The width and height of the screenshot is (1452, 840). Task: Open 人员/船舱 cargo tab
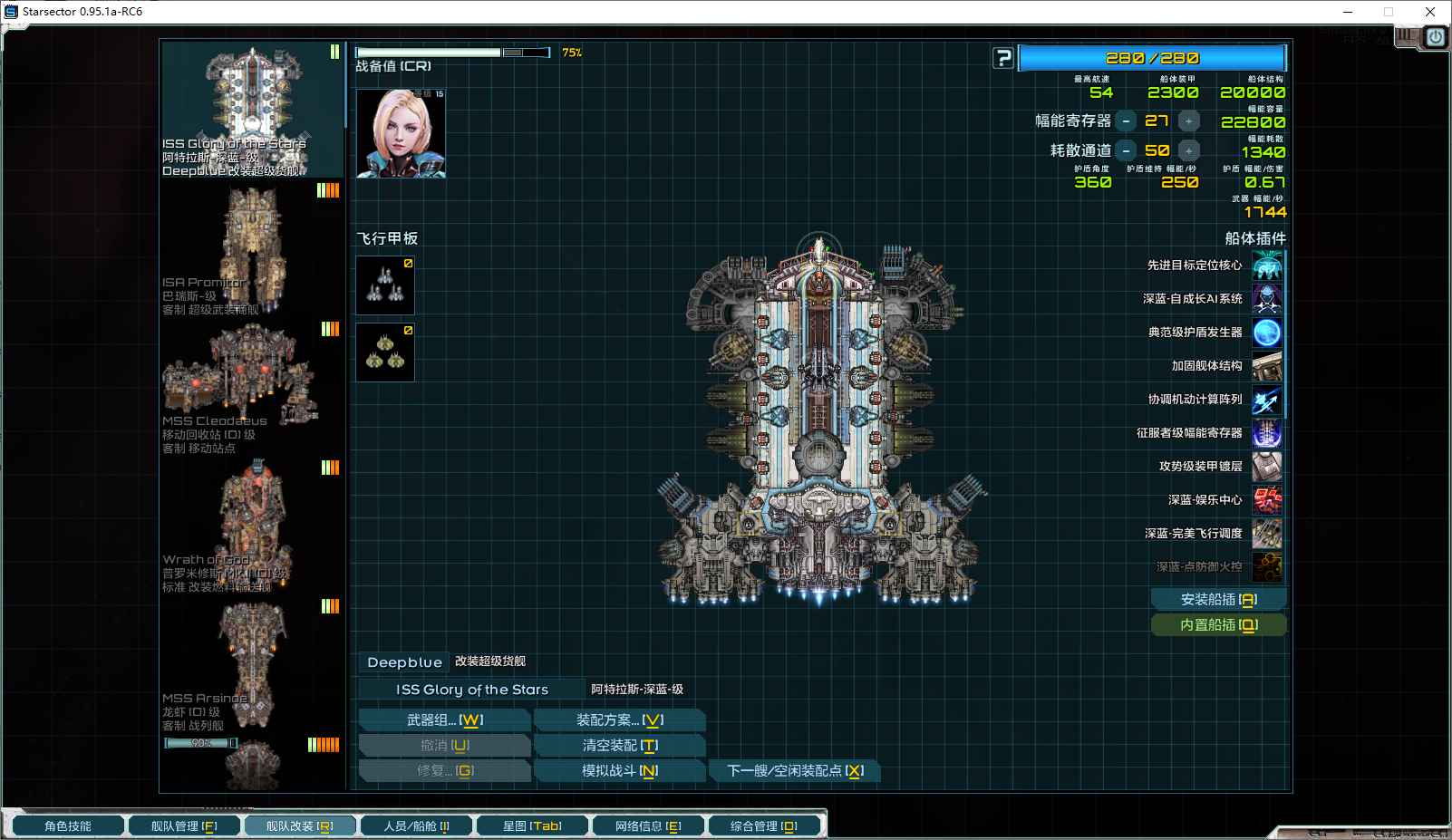(416, 826)
